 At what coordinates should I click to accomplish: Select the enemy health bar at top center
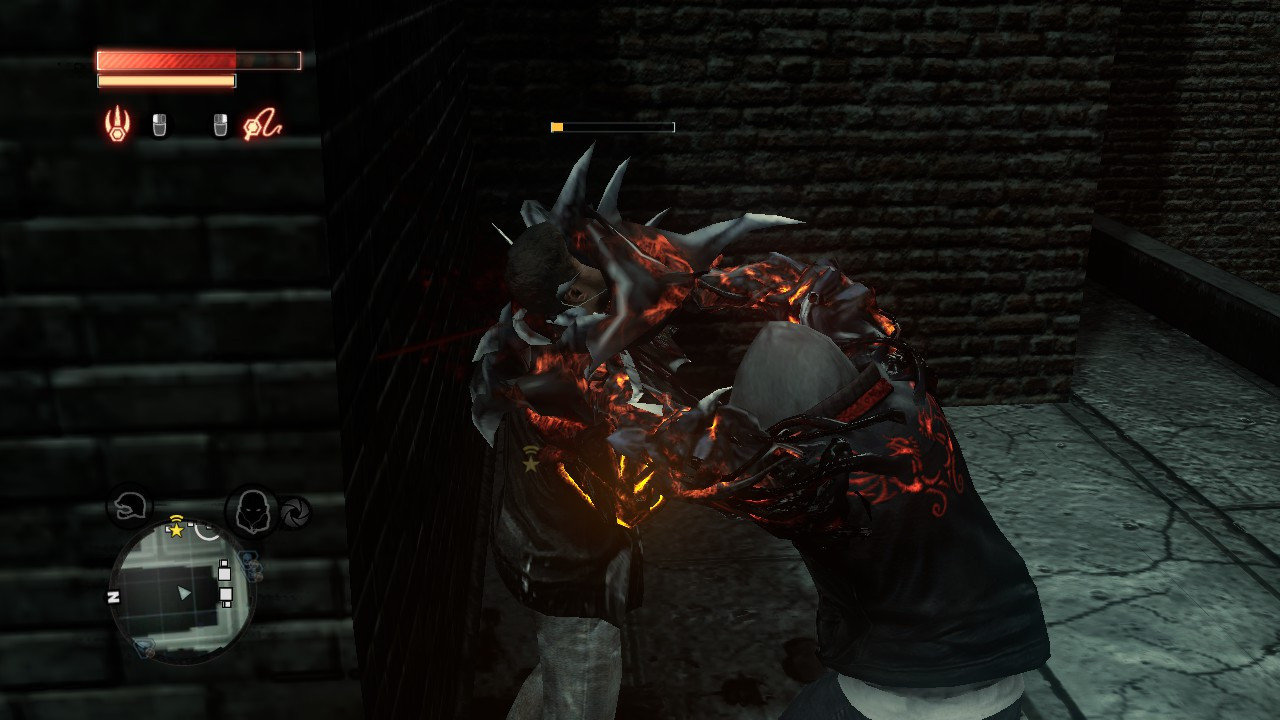click(x=615, y=128)
